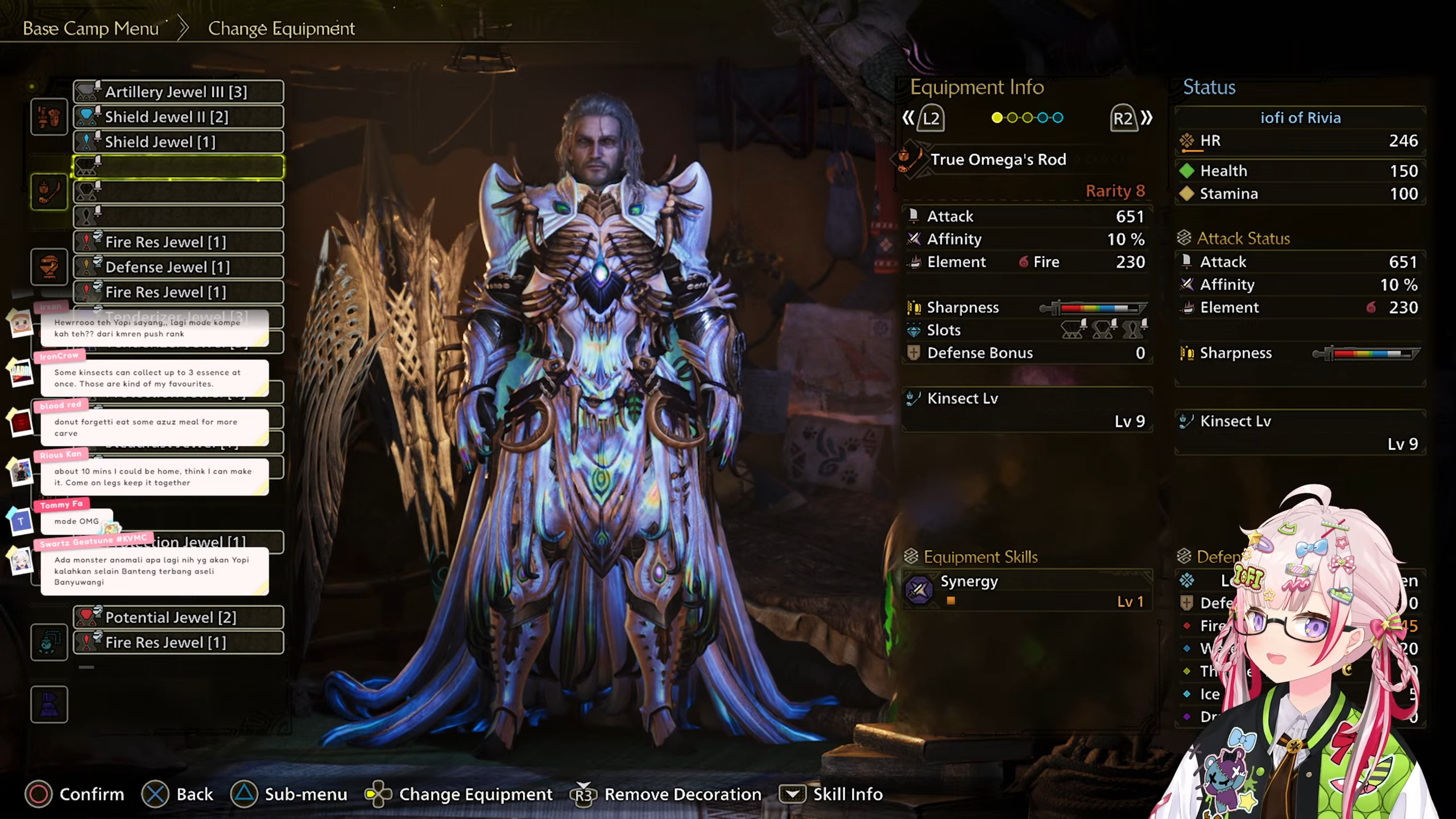Choose the Shield Jewel II [2] slot

pos(178,117)
